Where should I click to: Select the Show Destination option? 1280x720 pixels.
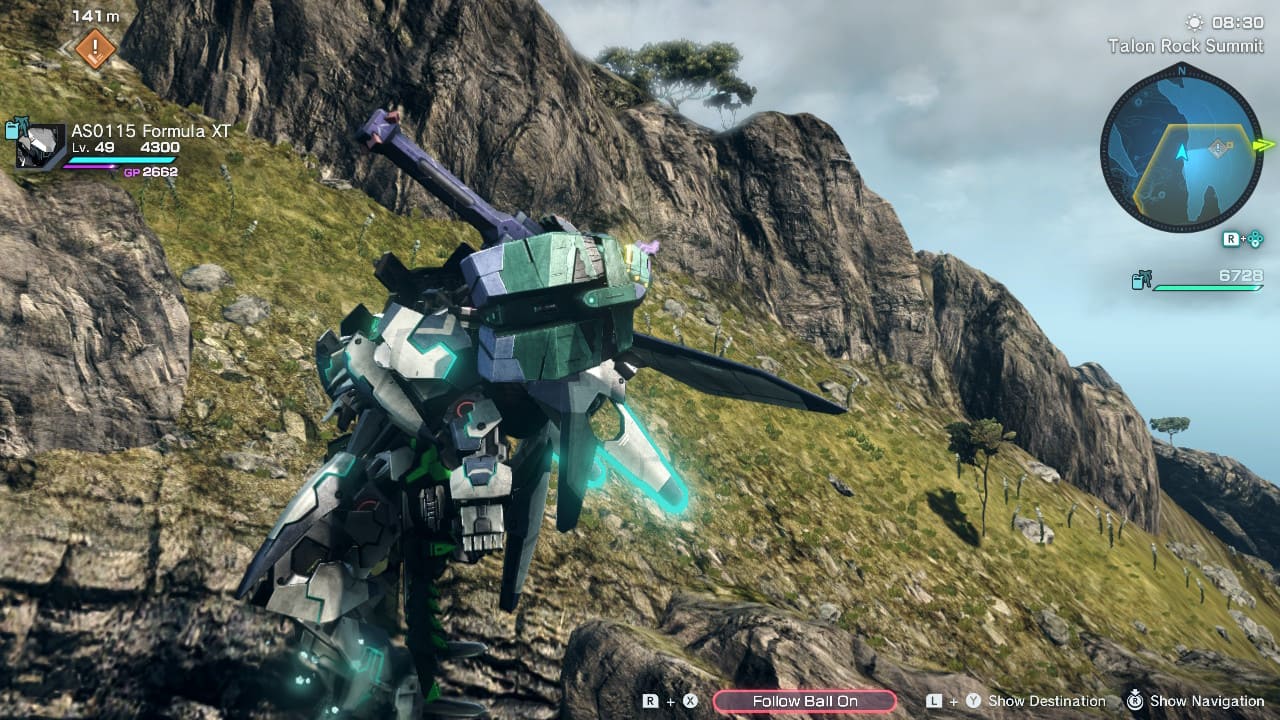[x=1045, y=701]
